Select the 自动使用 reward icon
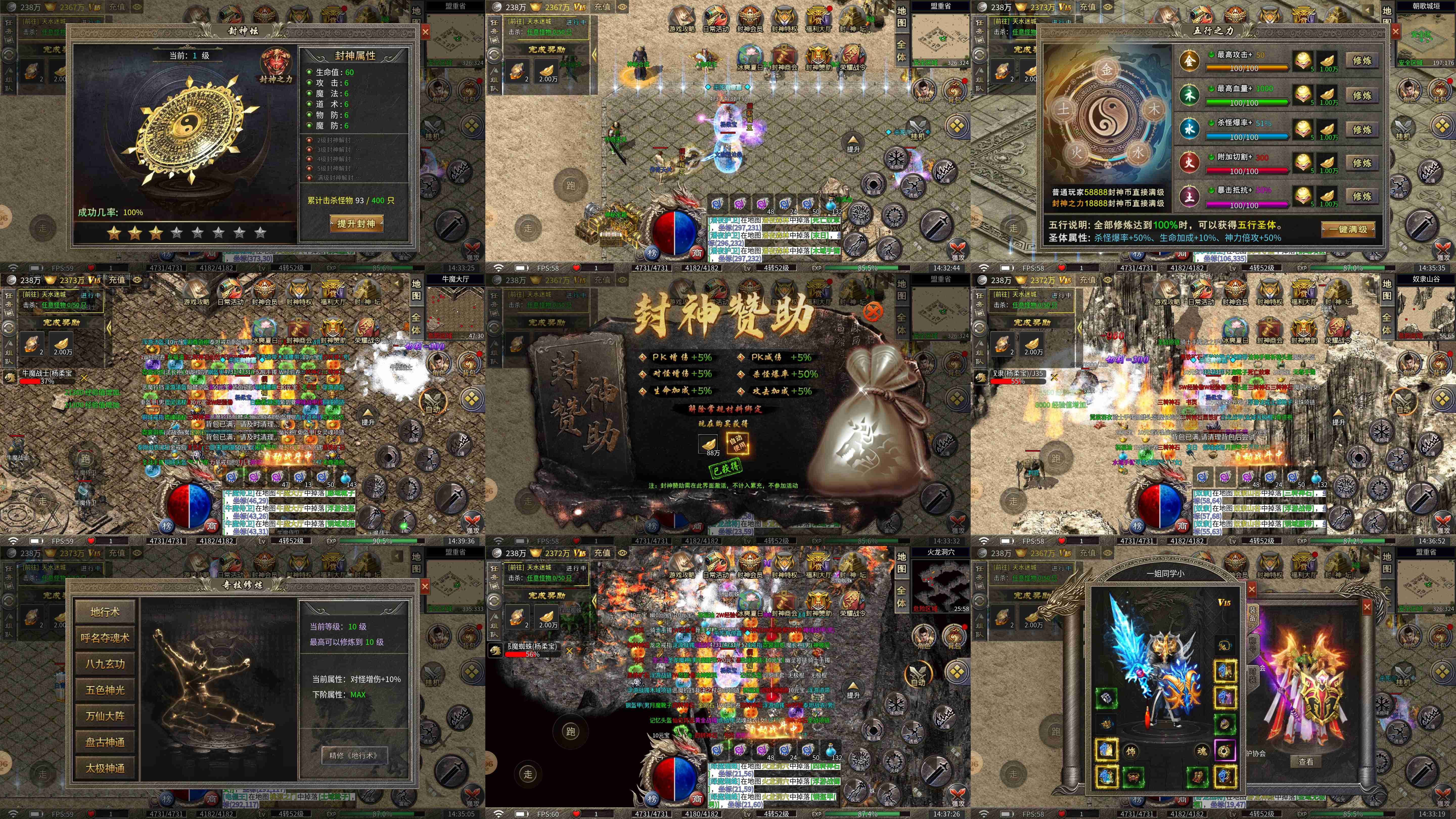 (x=737, y=443)
